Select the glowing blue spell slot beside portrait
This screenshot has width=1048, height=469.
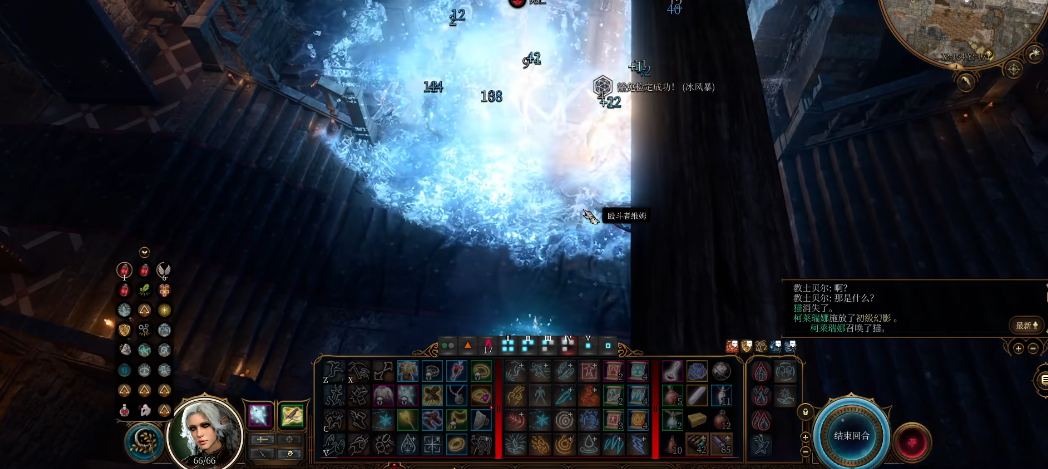pos(260,414)
